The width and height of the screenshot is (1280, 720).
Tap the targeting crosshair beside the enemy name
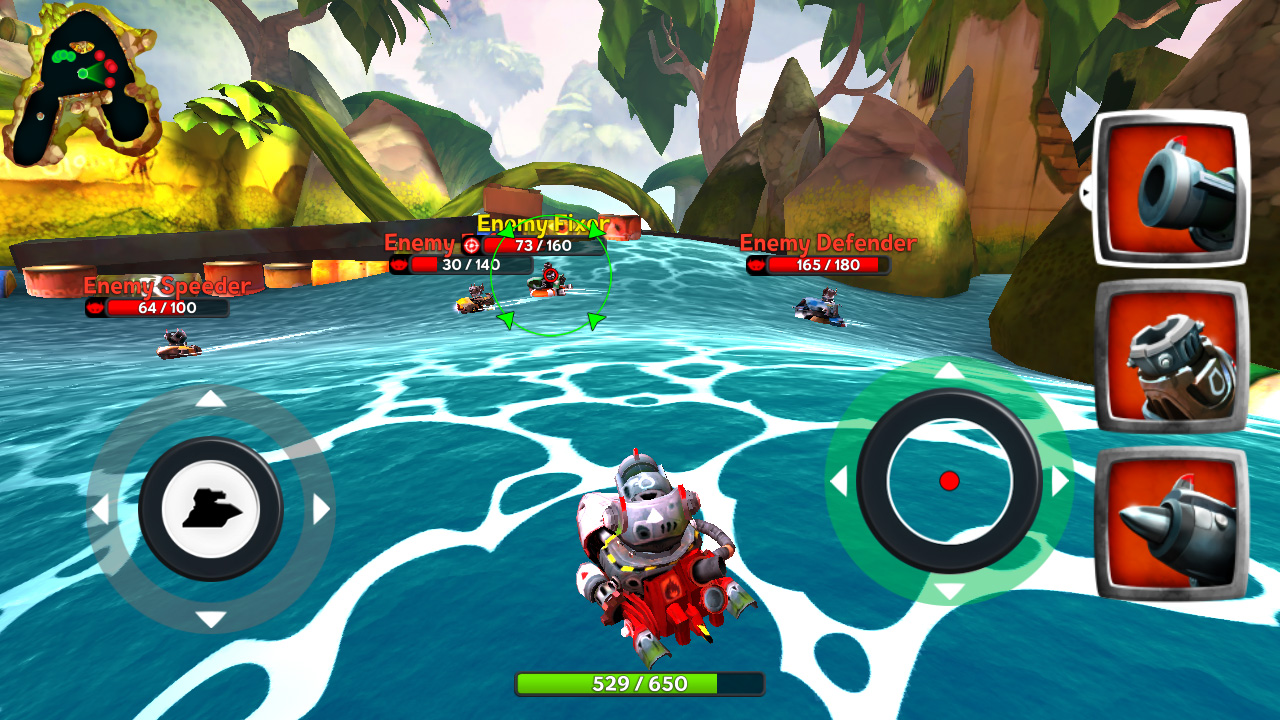(470, 245)
